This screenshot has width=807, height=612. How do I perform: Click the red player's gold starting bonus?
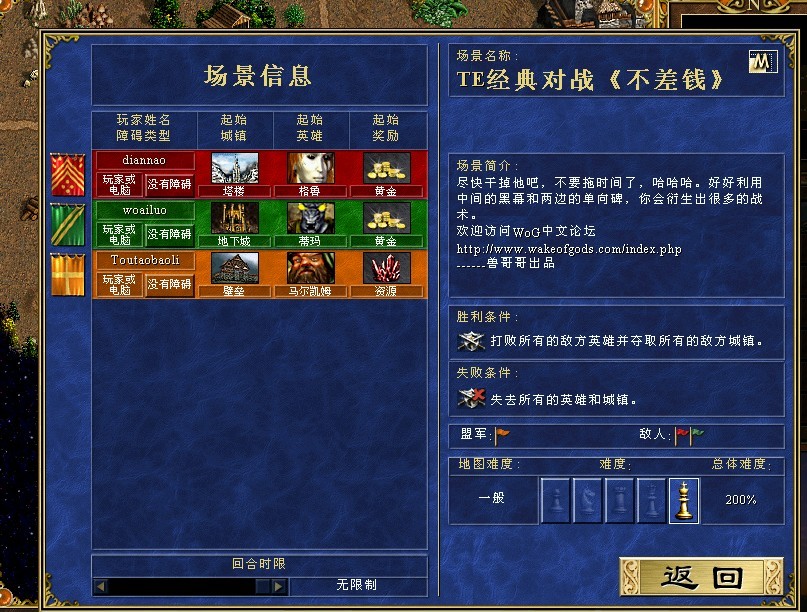click(385, 168)
